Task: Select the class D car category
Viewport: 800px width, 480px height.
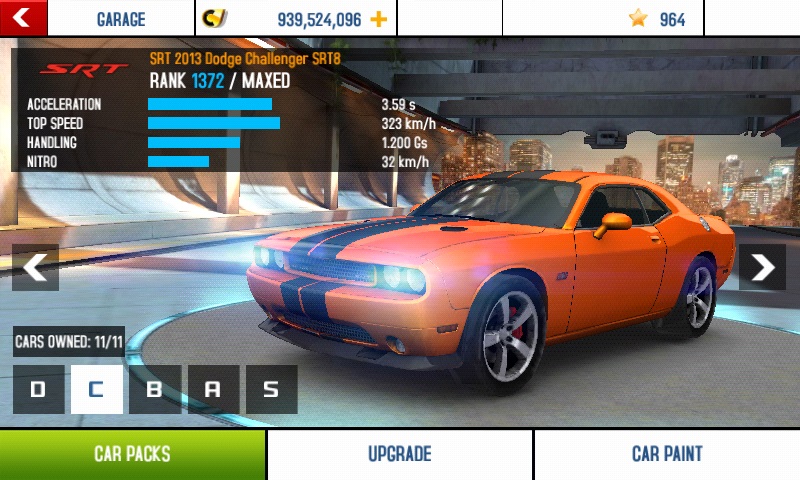Action: pyautogui.click(x=38, y=390)
